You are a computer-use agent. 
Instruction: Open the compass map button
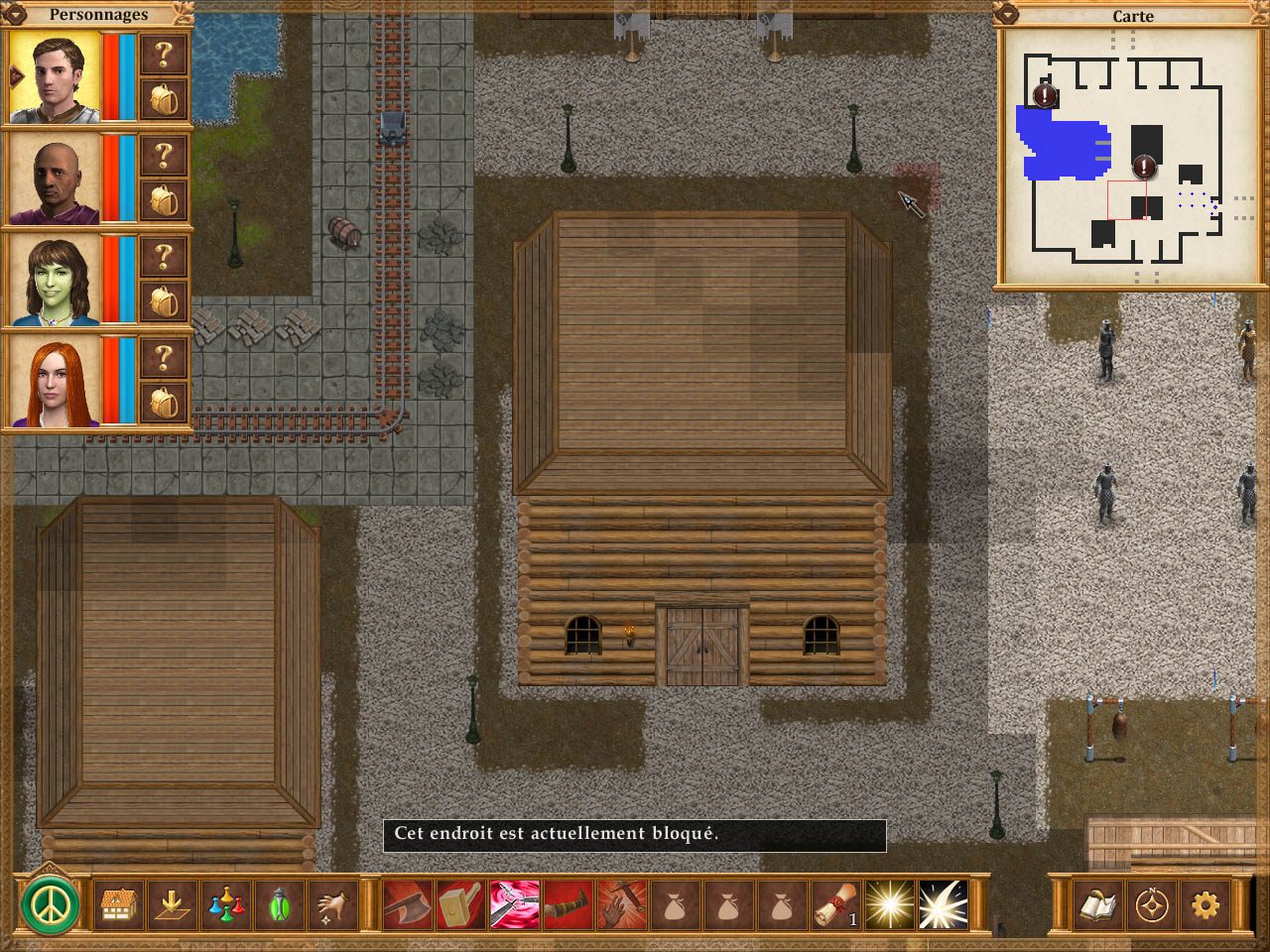[x=1151, y=905]
